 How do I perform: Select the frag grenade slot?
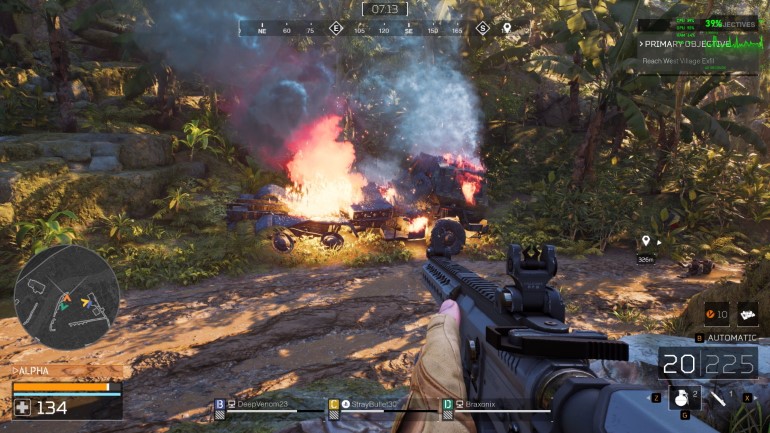[x=684, y=399]
